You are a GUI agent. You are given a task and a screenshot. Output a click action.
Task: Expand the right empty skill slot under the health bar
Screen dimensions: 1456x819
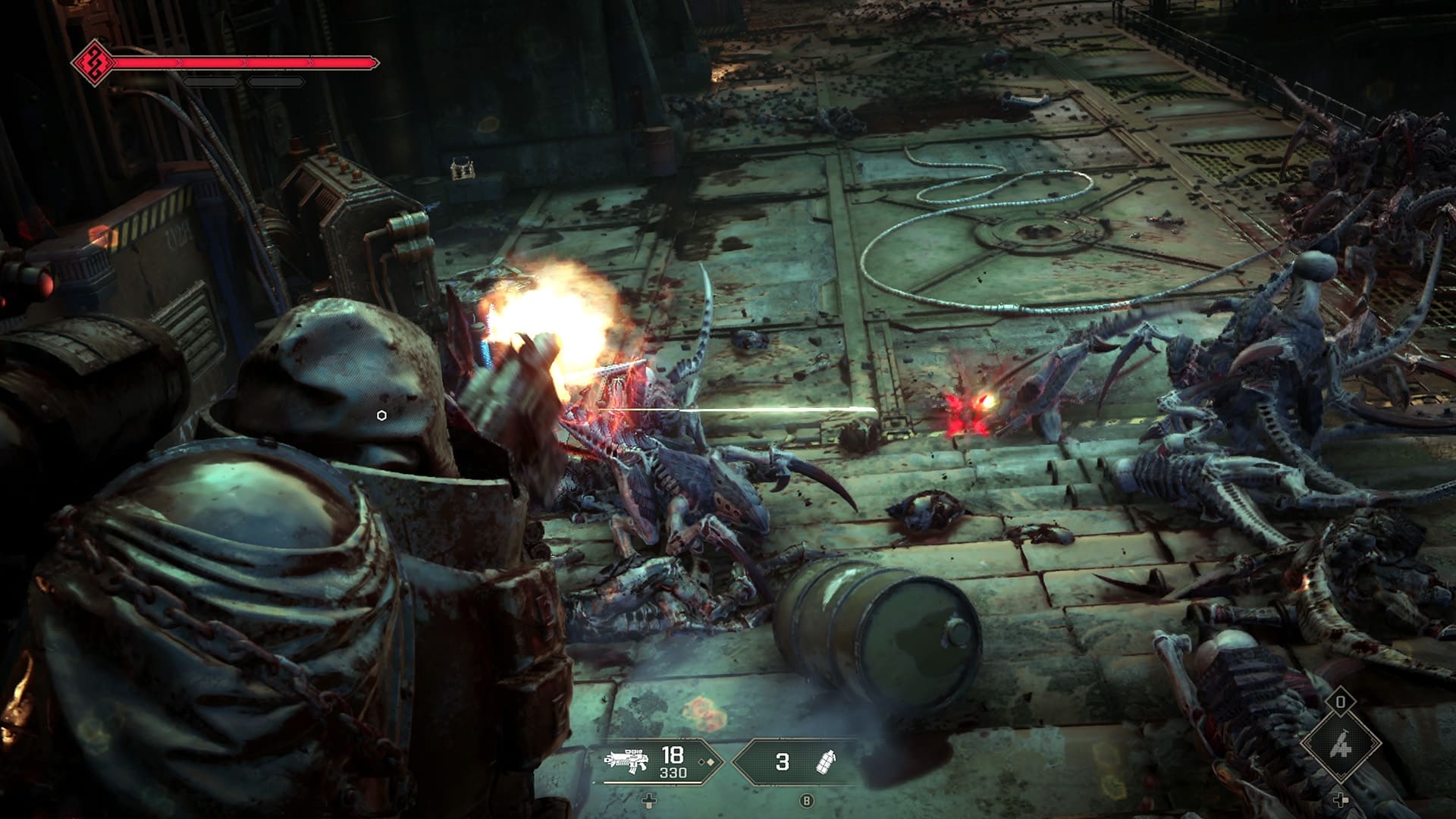coord(276,80)
